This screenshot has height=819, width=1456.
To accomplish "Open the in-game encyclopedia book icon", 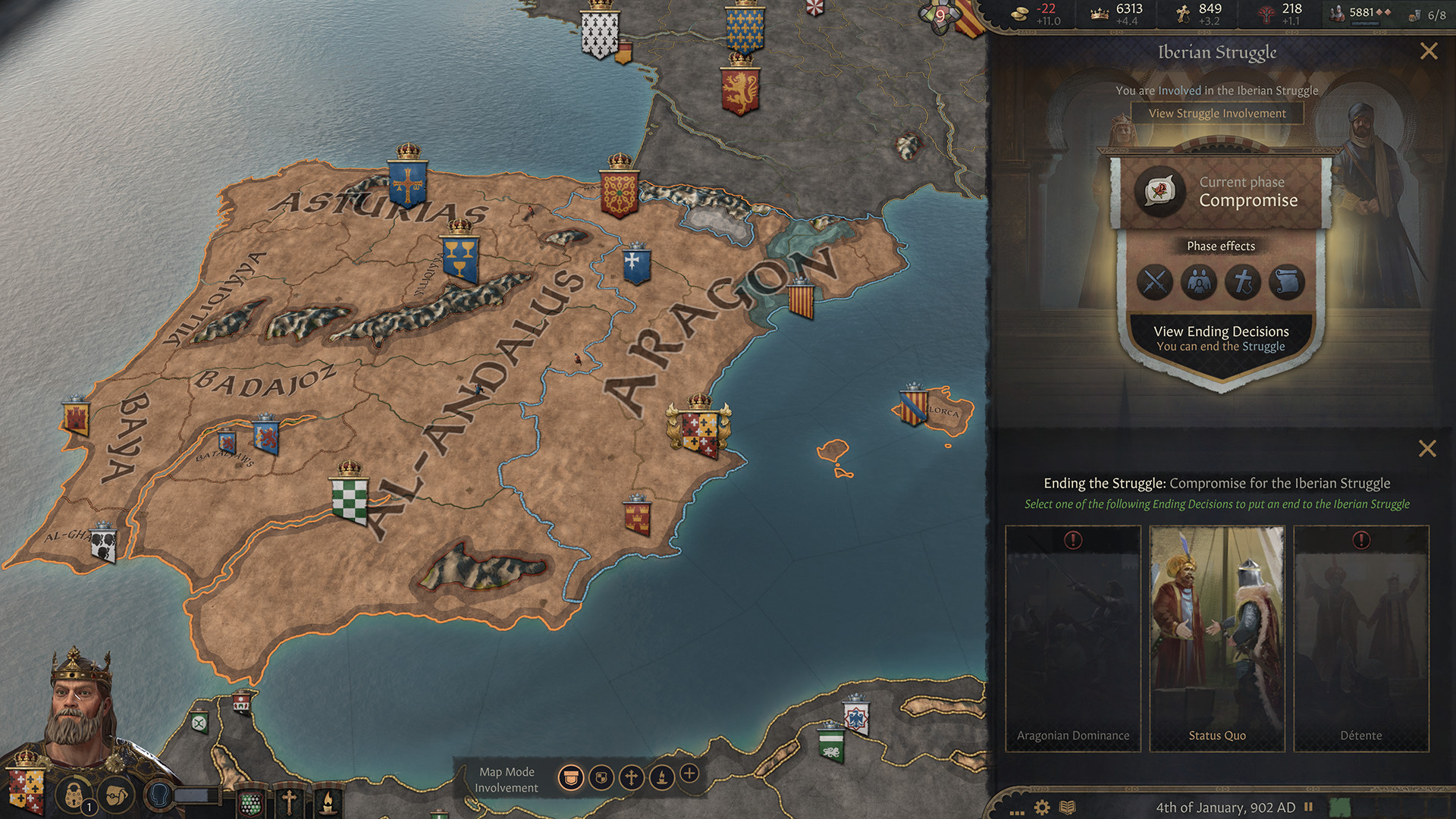I will point(1068,807).
